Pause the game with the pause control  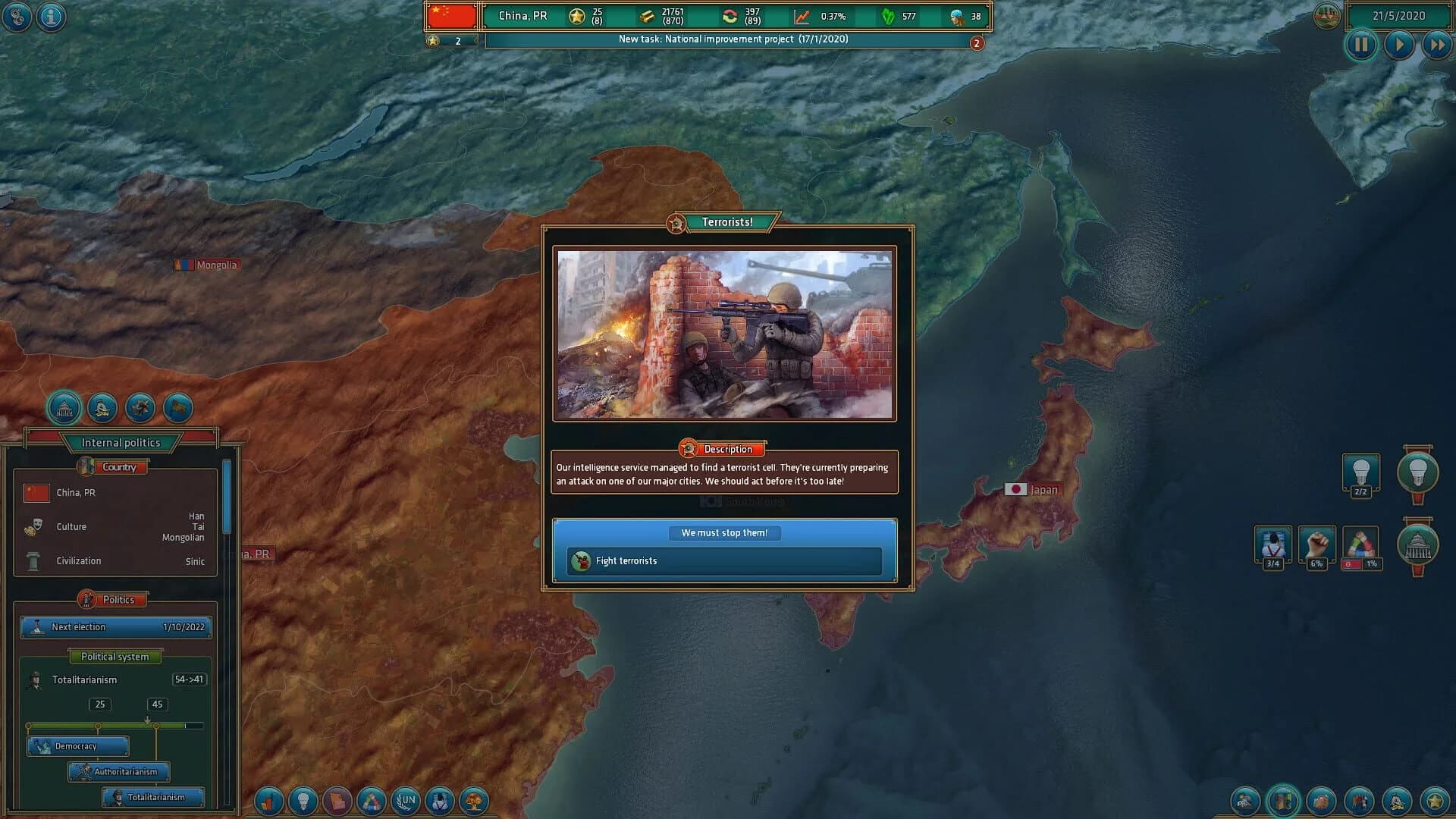[1362, 45]
